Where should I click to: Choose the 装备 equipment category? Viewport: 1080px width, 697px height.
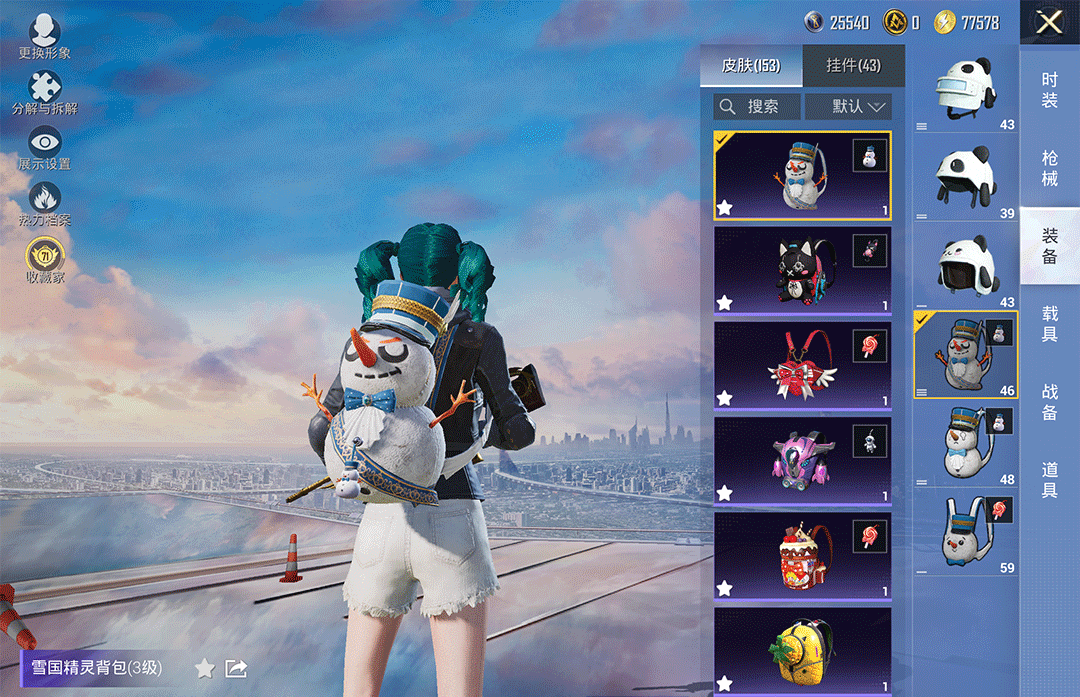coord(1049,246)
